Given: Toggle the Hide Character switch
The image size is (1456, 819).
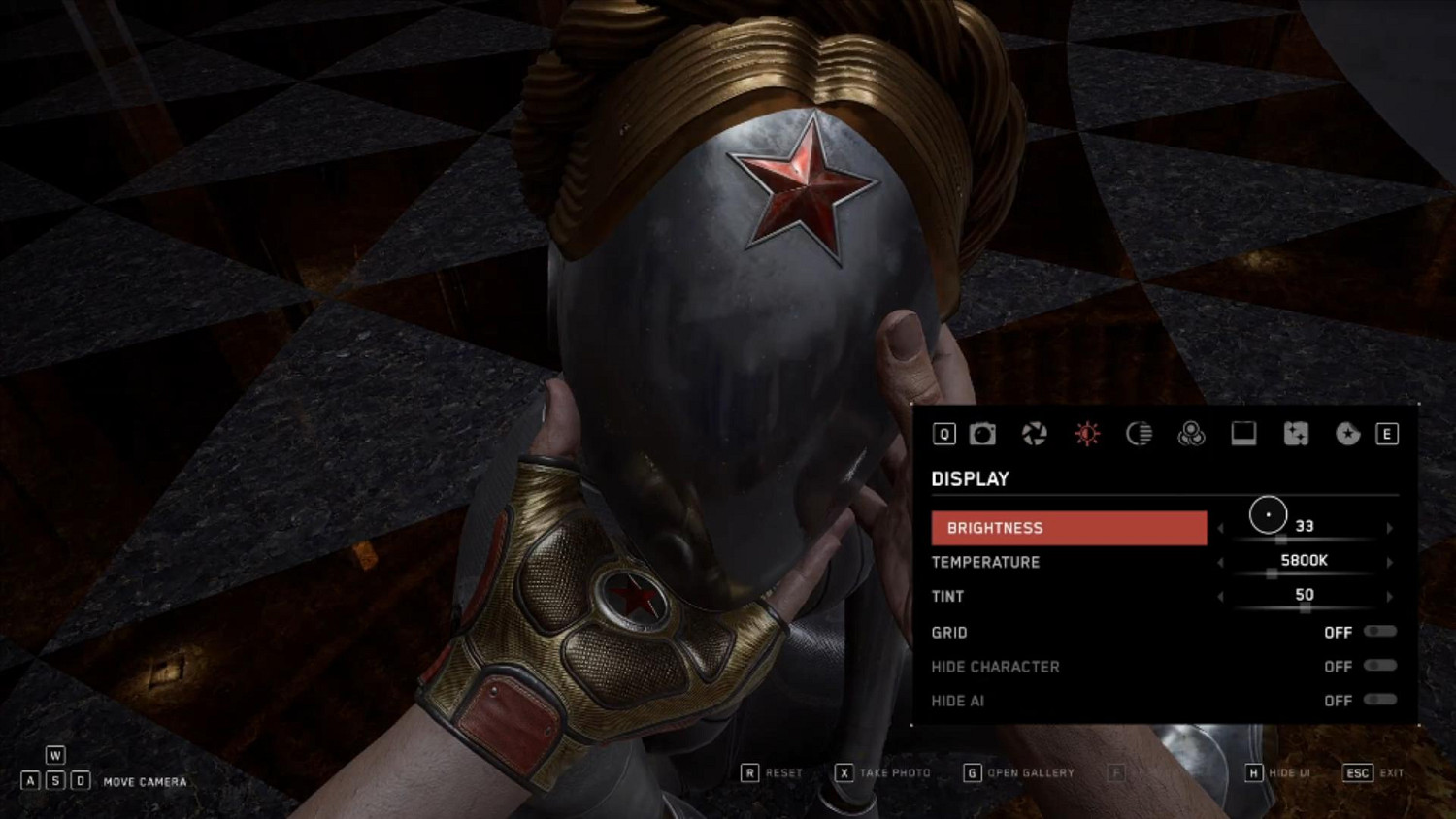Looking at the screenshot, I should pyautogui.click(x=1379, y=666).
